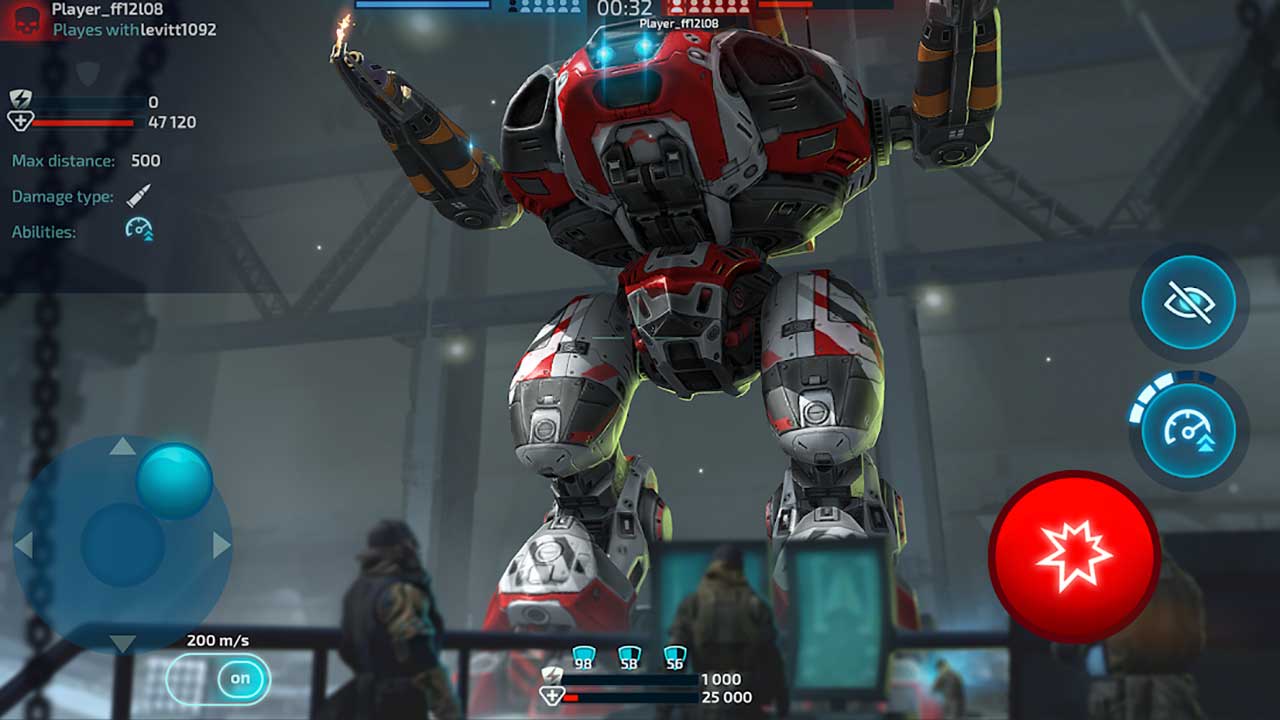
Task: Click the Damage type projectile icon
Action: pos(138,196)
